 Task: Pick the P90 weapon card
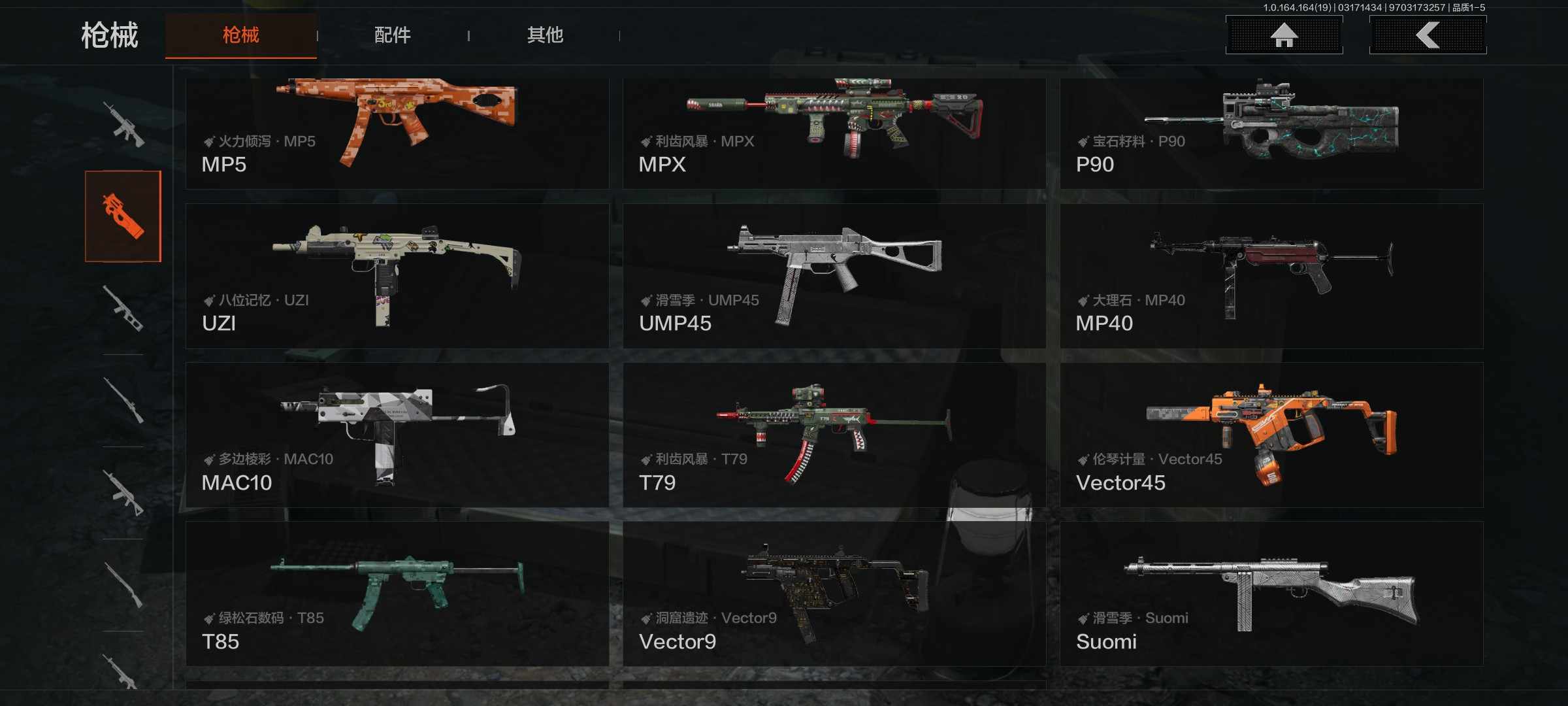(1271, 133)
